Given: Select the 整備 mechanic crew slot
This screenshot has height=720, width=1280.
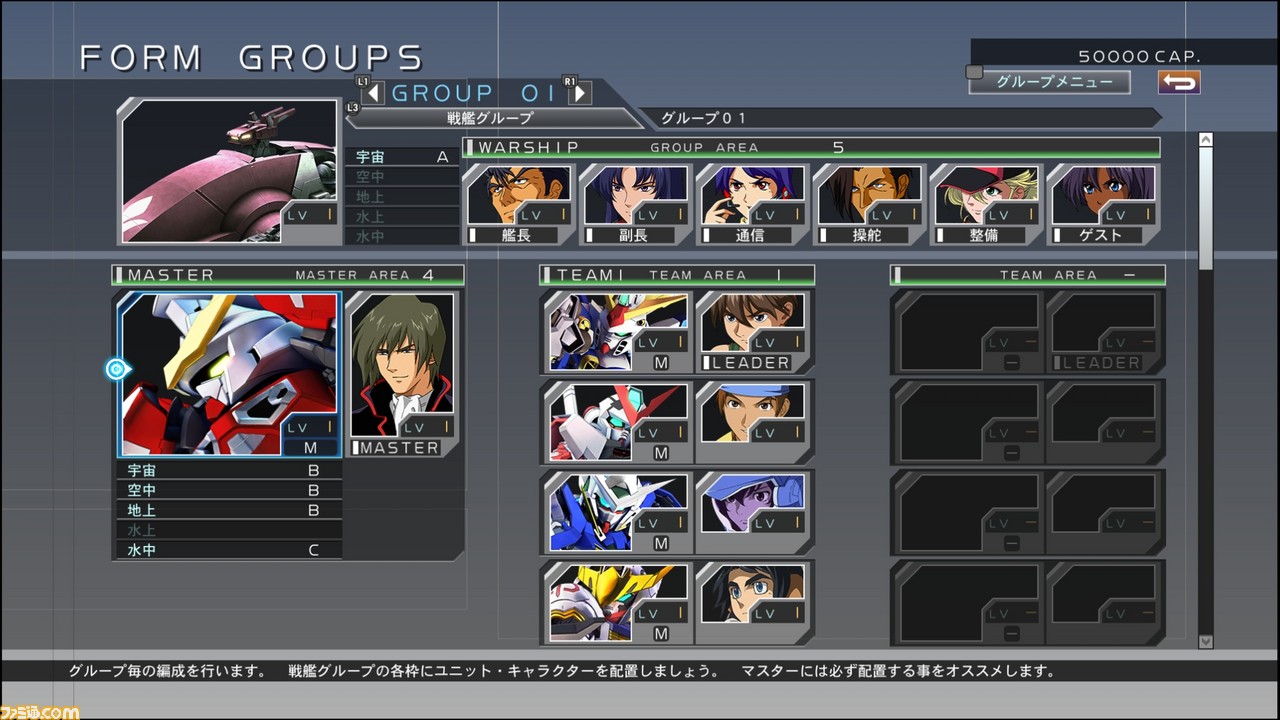Looking at the screenshot, I should click(x=985, y=205).
